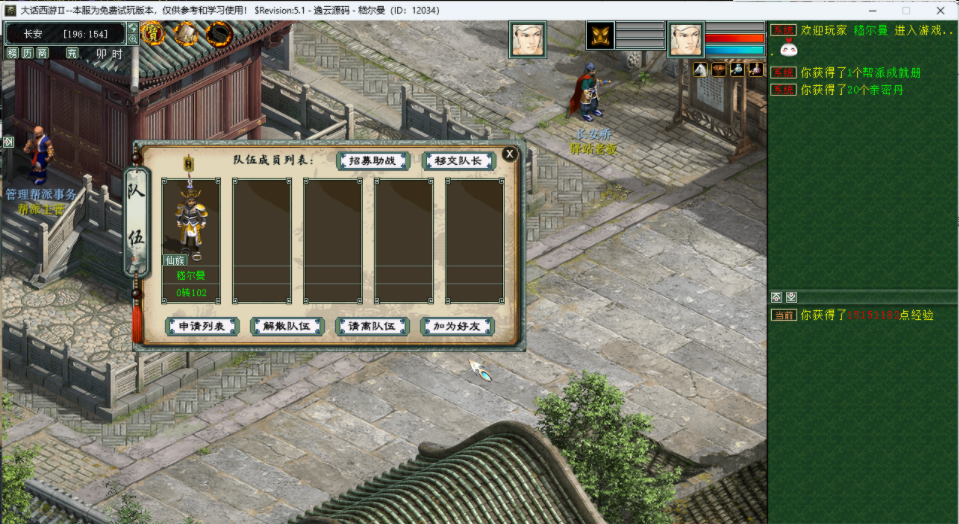Click the 请离队伍 remove member button
Viewport: 959px width, 524px height.
[372, 326]
